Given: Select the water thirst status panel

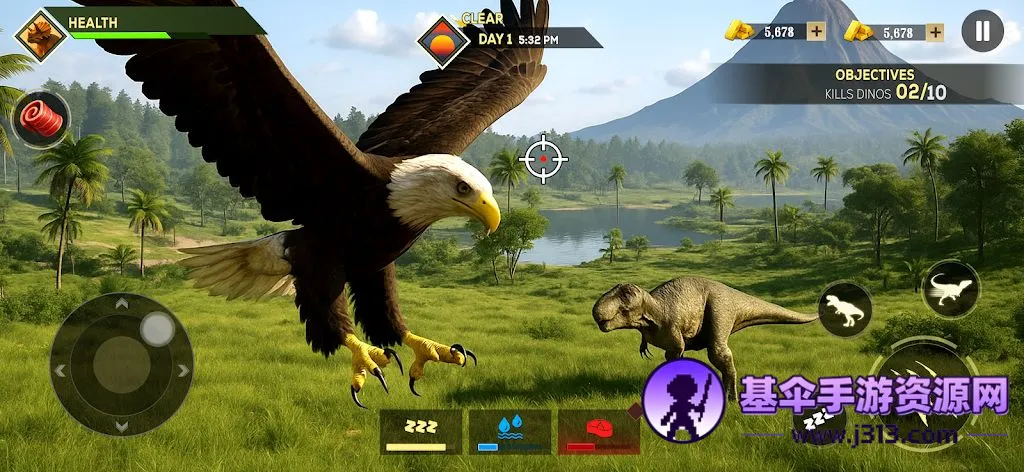Looking at the screenshot, I should 509,432.
